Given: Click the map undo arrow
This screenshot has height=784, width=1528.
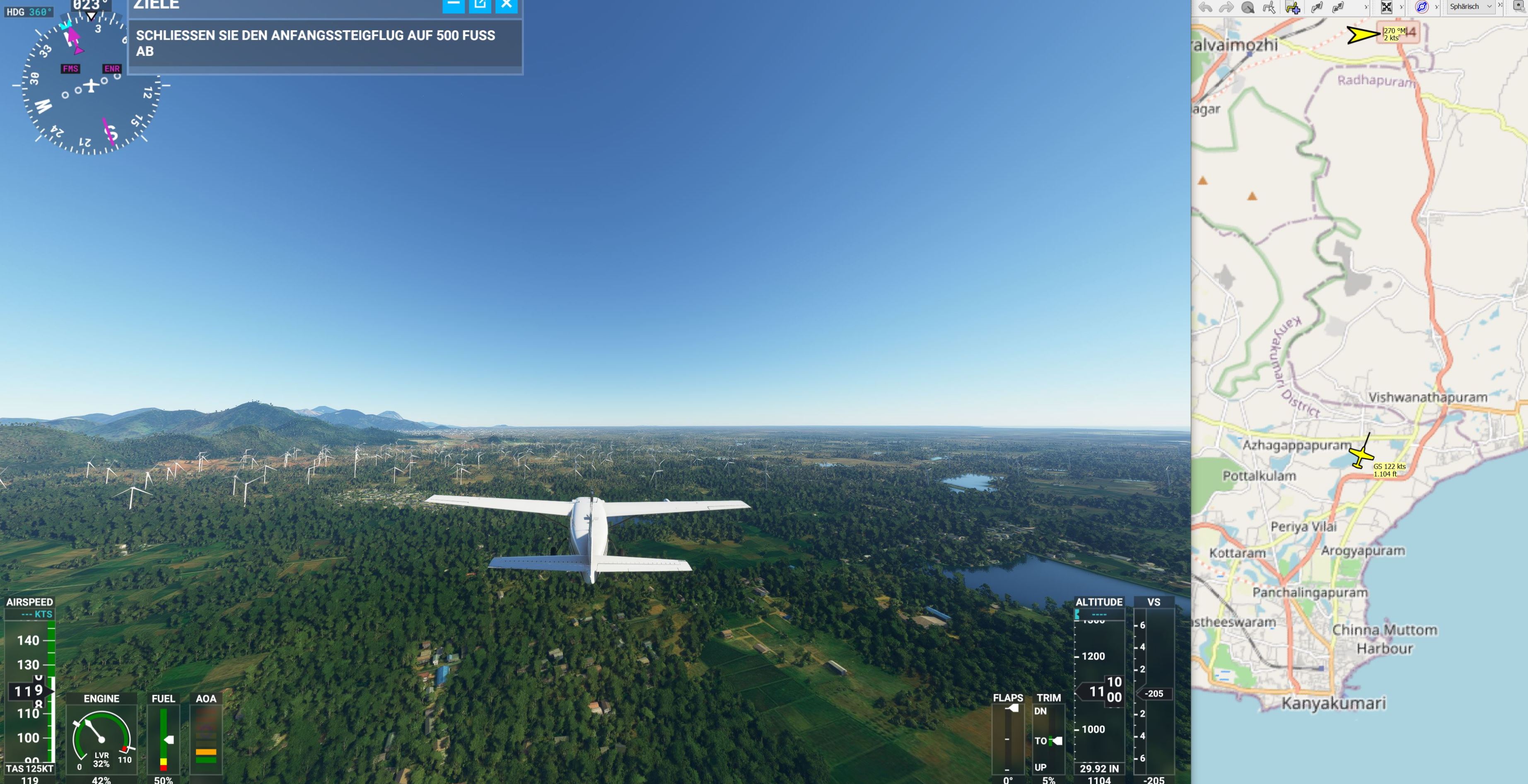Looking at the screenshot, I should click(x=1205, y=7).
